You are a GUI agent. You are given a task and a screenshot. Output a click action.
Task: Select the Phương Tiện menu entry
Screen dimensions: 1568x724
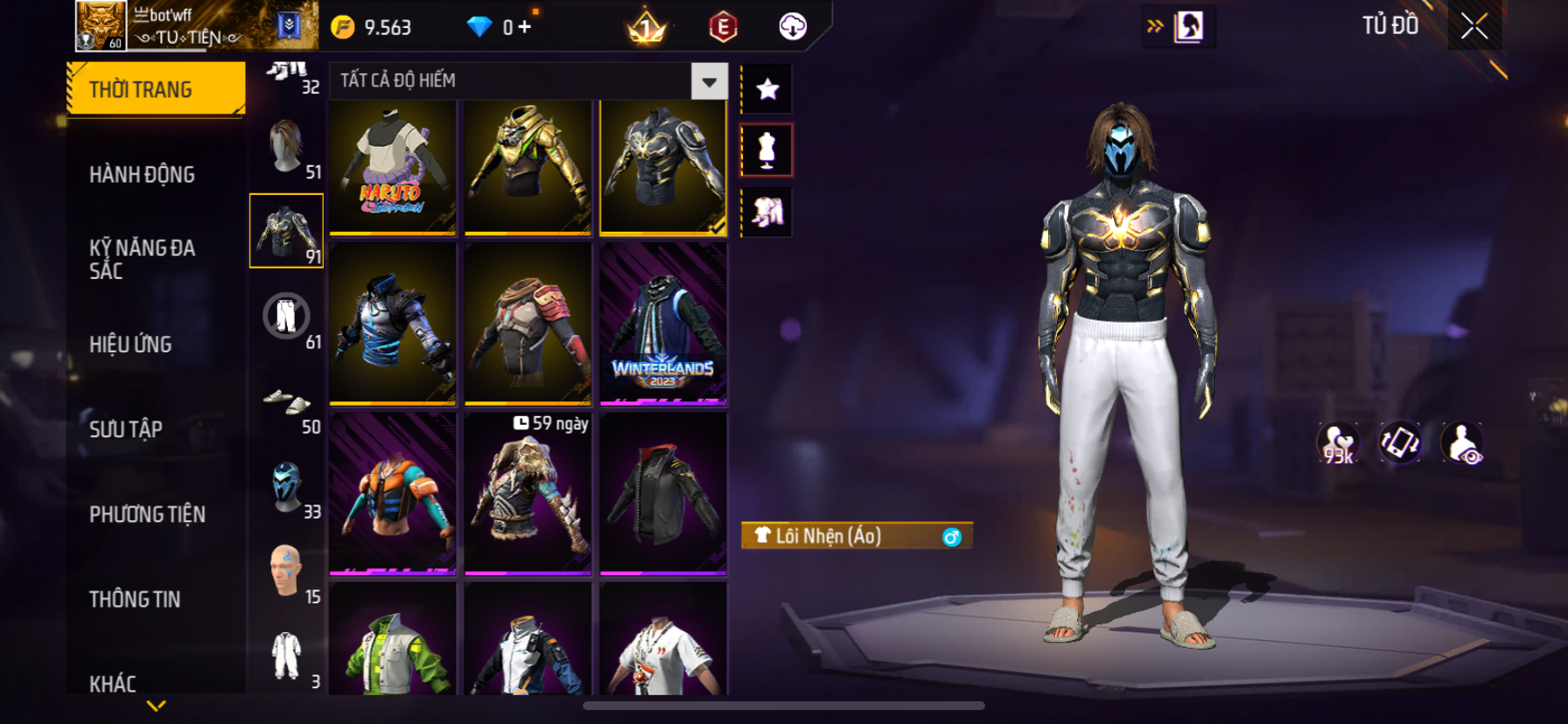coord(147,514)
